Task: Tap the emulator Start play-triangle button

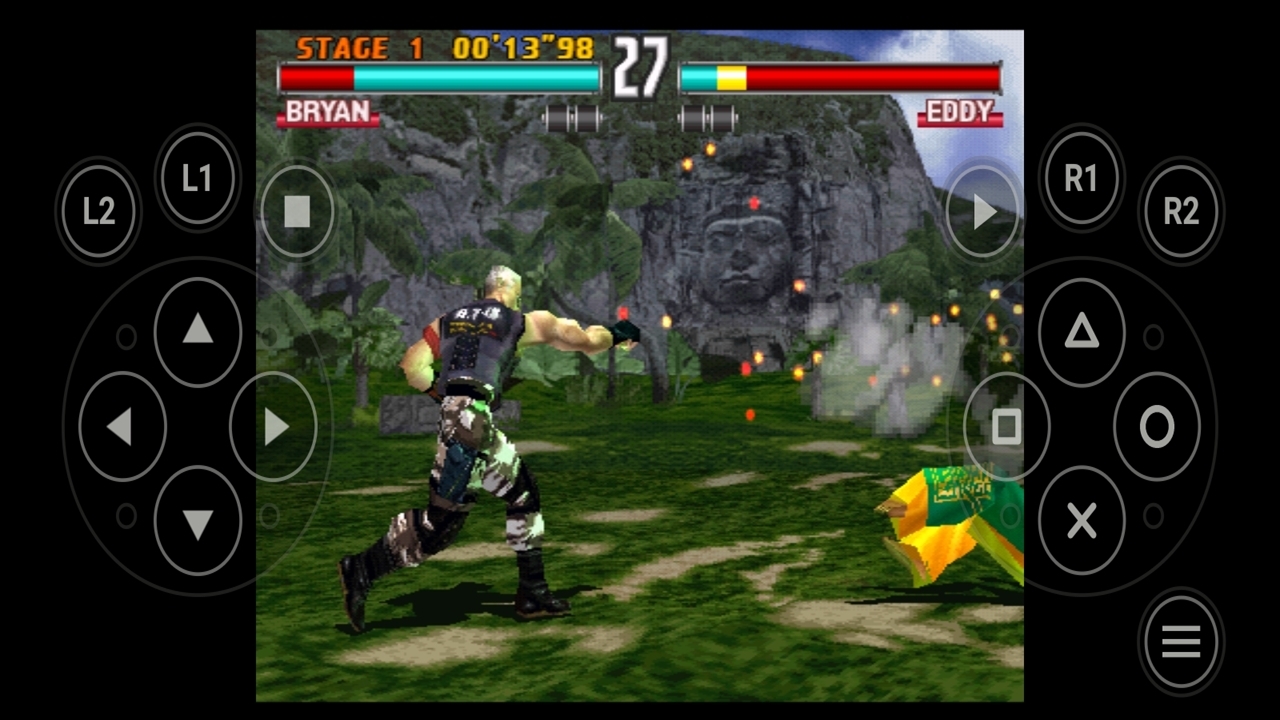Action: [x=984, y=211]
